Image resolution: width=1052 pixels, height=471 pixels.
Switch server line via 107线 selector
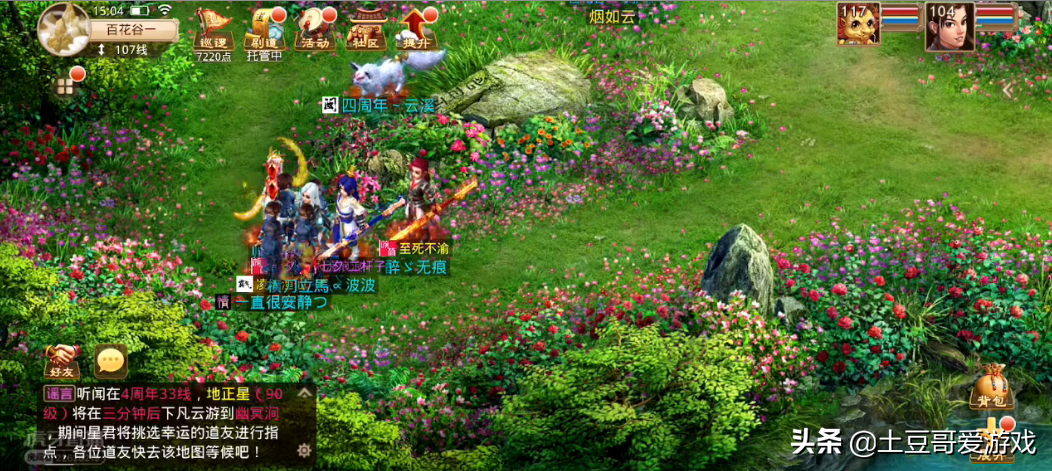point(123,50)
